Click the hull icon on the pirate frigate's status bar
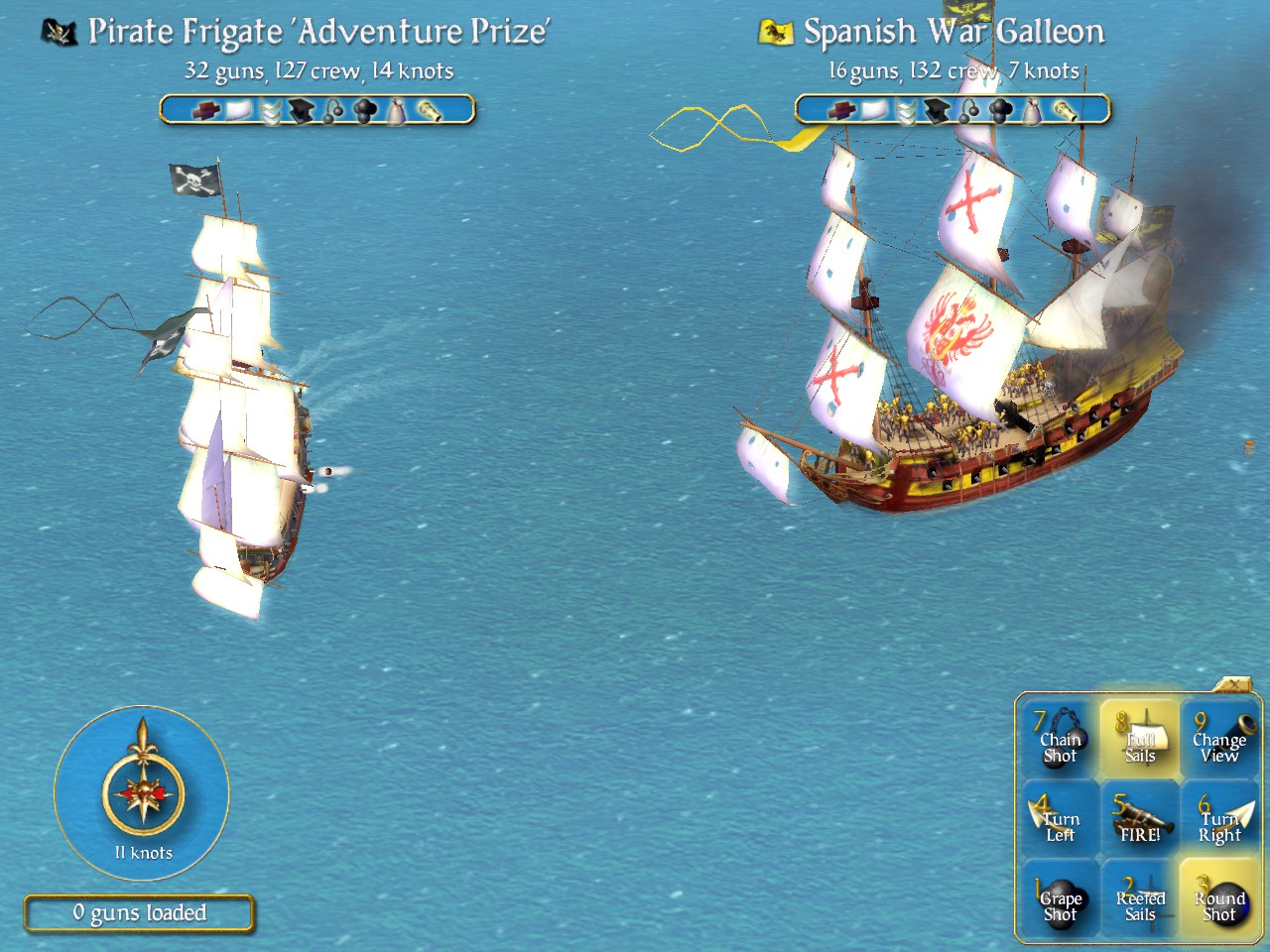The height and width of the screenshot is (952, 1270). pos(206,111)
